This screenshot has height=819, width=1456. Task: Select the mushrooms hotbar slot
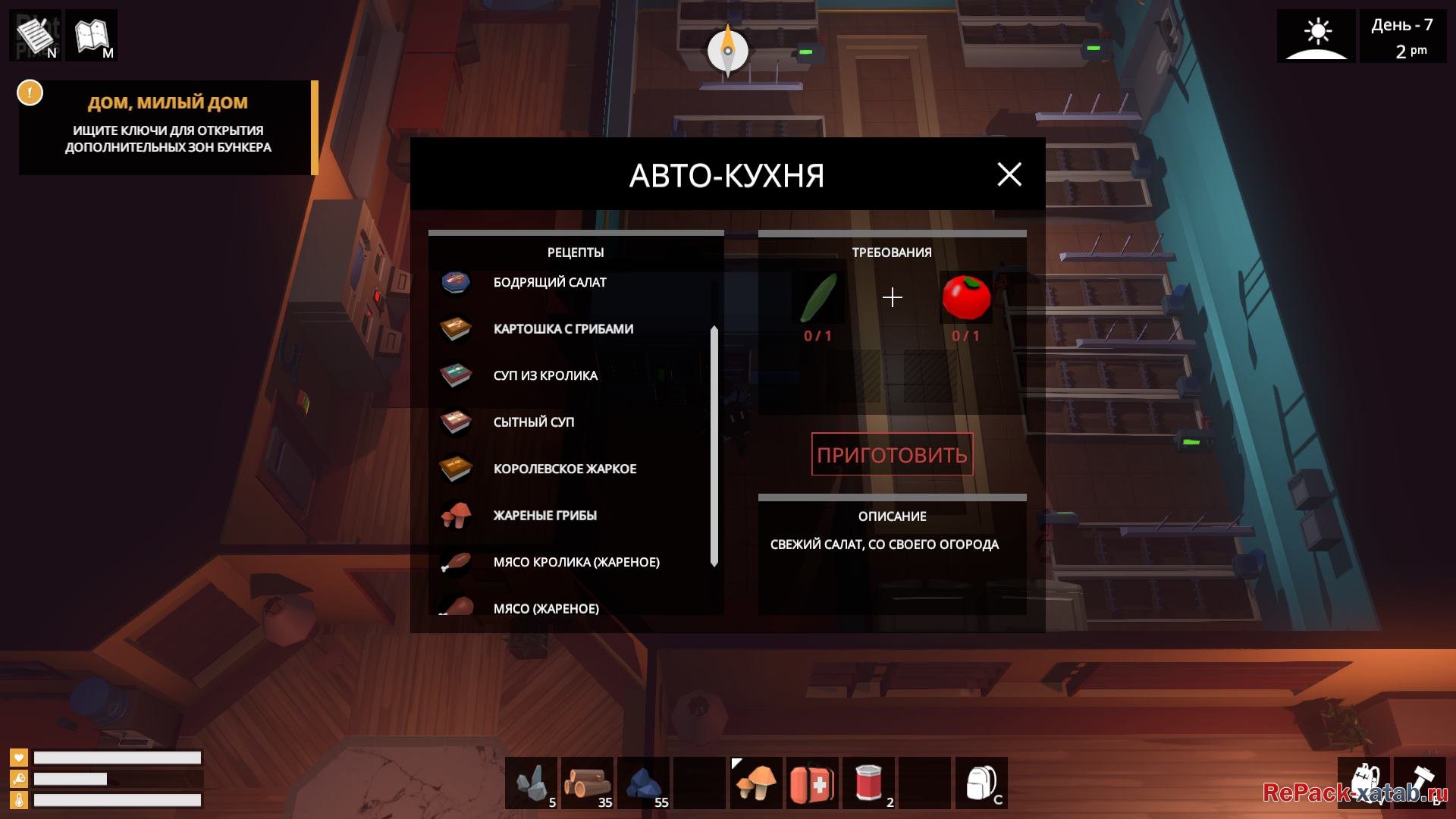point(756,783)
